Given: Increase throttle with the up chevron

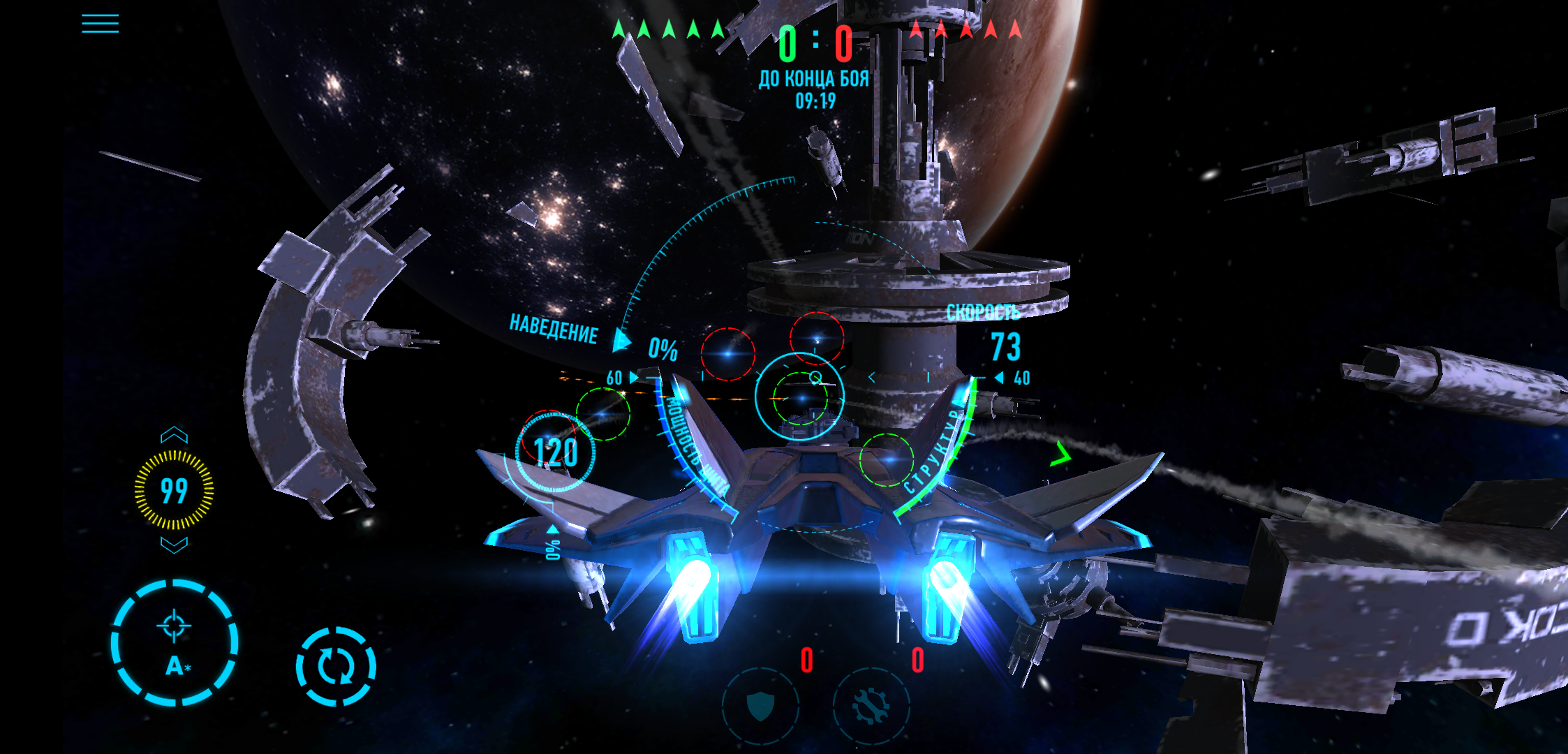Looking at the screenshot, I should (174, 436).
